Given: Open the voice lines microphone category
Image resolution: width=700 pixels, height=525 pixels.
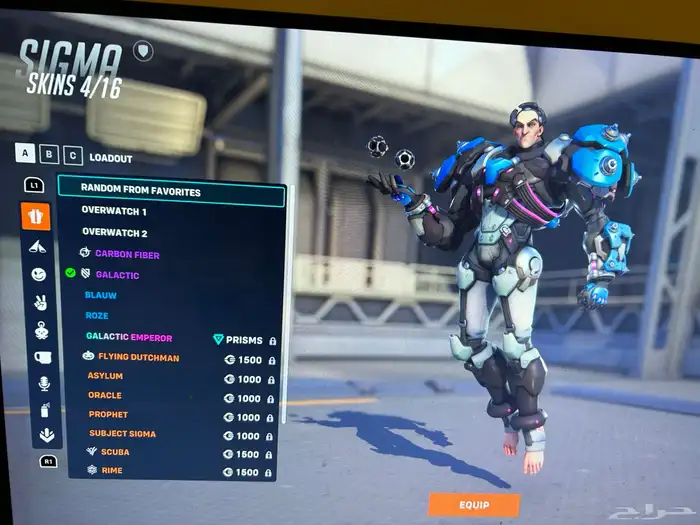Looking at the screenshot, I should [x=43, y=383].
